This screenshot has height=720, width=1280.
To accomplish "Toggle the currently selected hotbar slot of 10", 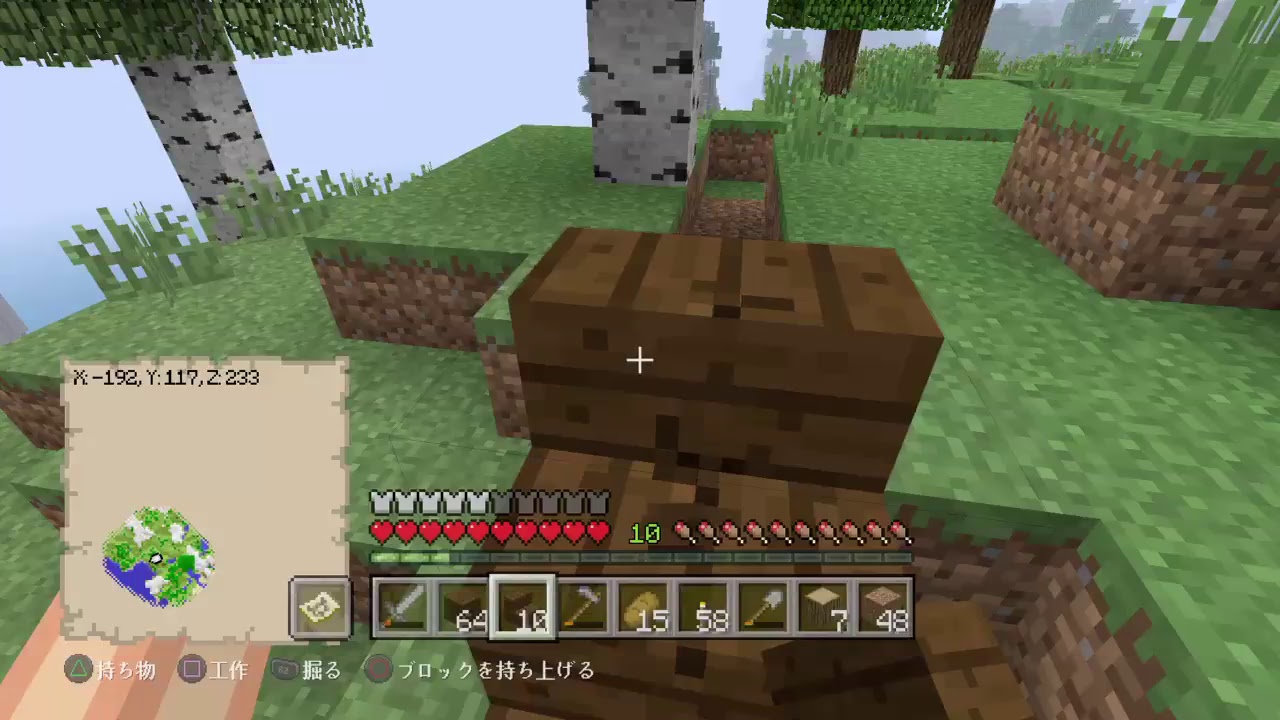I will click(522, 608).
